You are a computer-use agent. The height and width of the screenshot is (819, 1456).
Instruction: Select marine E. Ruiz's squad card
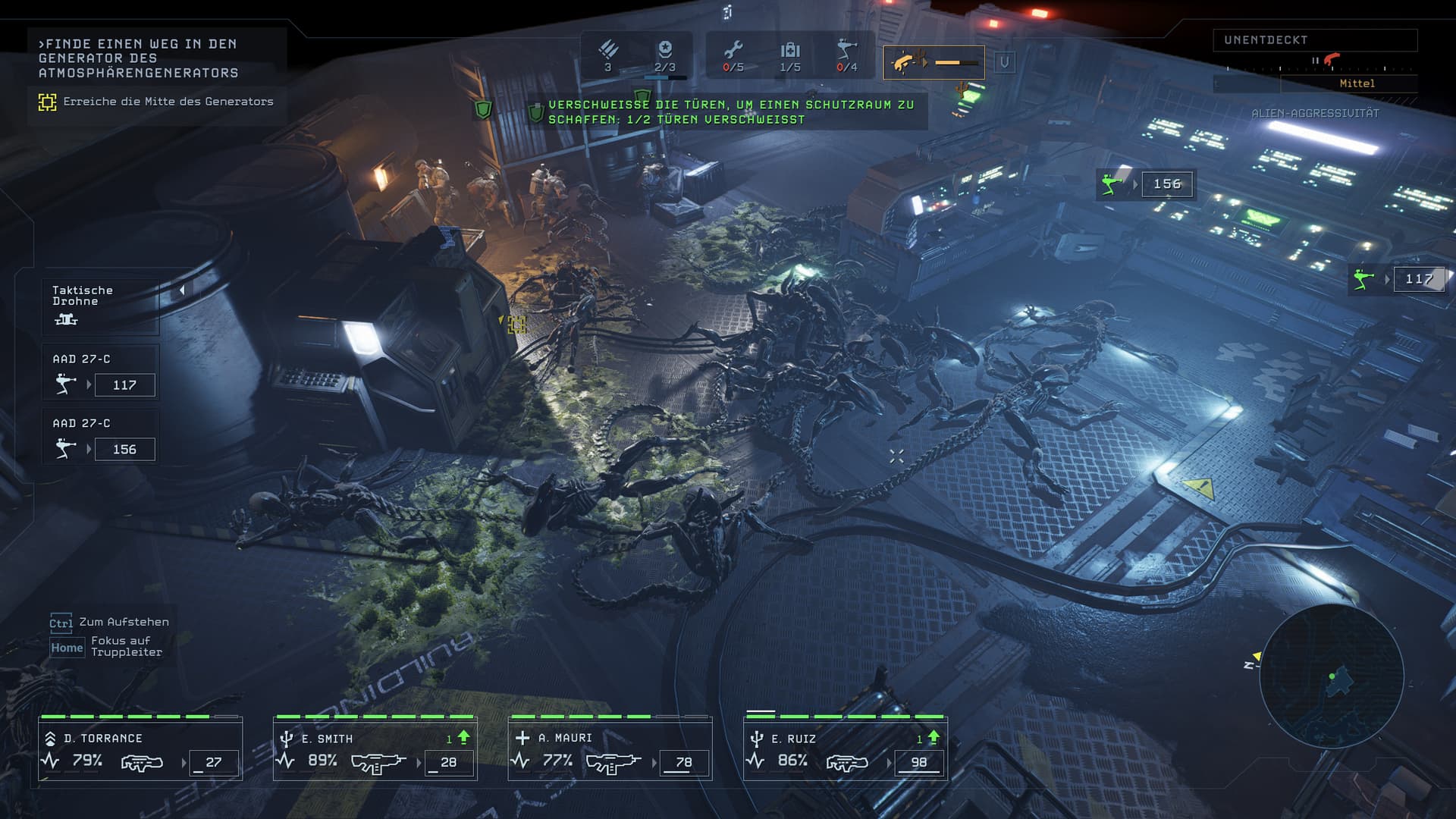[x=845, y=749]
